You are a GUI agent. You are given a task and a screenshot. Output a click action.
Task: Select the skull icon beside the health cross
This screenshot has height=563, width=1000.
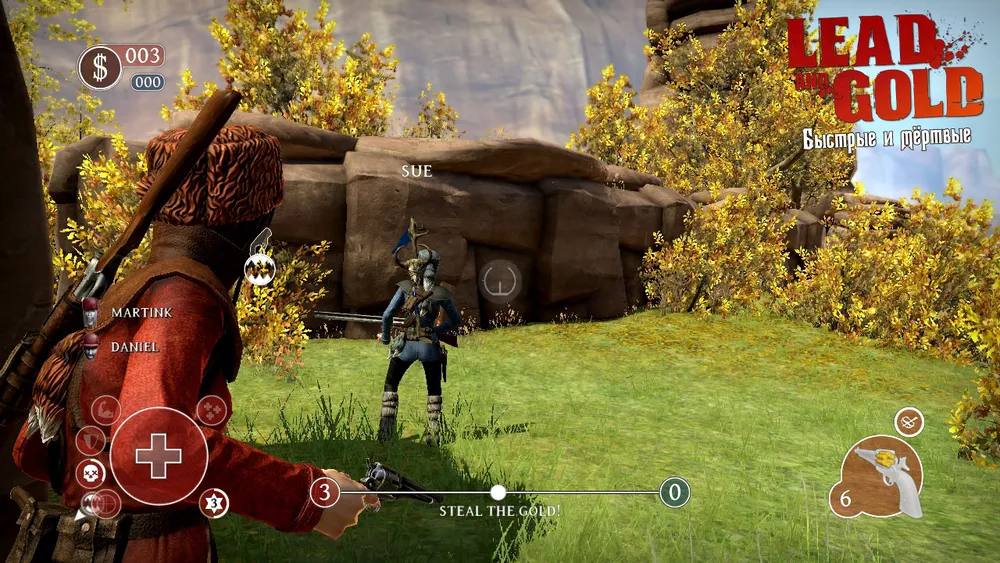89,473
